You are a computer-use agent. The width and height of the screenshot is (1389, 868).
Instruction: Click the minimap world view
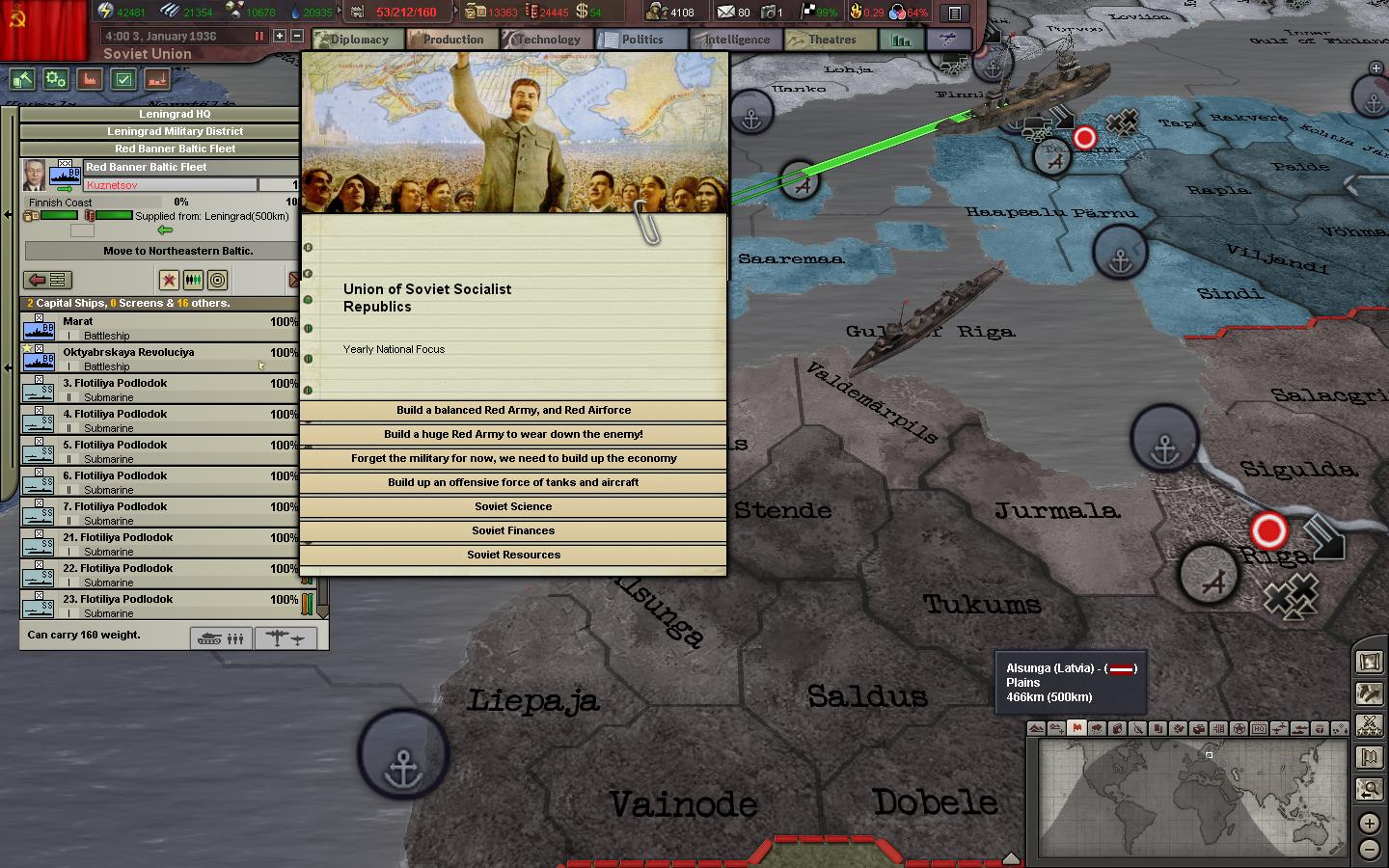1189,798
